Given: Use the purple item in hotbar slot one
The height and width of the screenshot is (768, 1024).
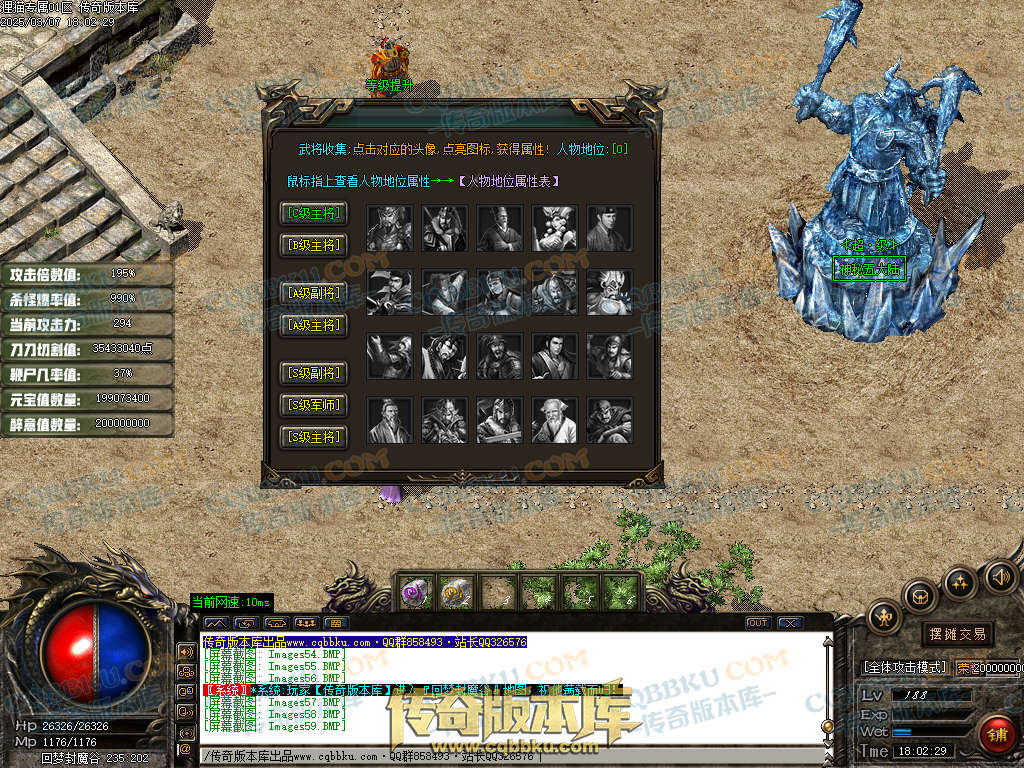Looking at the screenshot, I should coord(417,591).
